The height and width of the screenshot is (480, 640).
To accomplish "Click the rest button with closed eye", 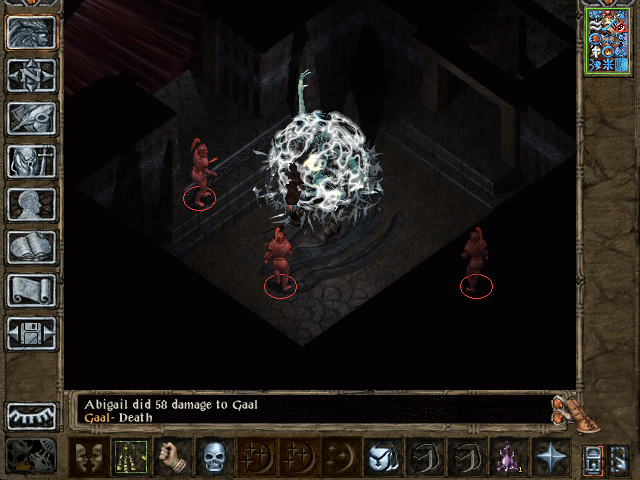I will [x=32, y=416].
